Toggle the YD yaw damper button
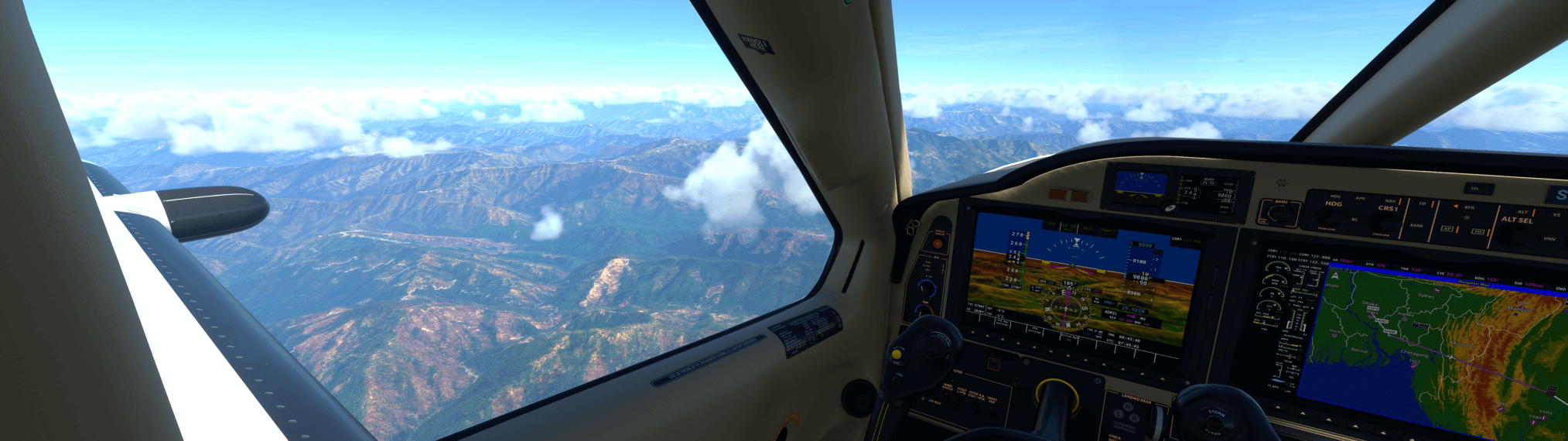1568x441 pixels. click(1477, 231)
